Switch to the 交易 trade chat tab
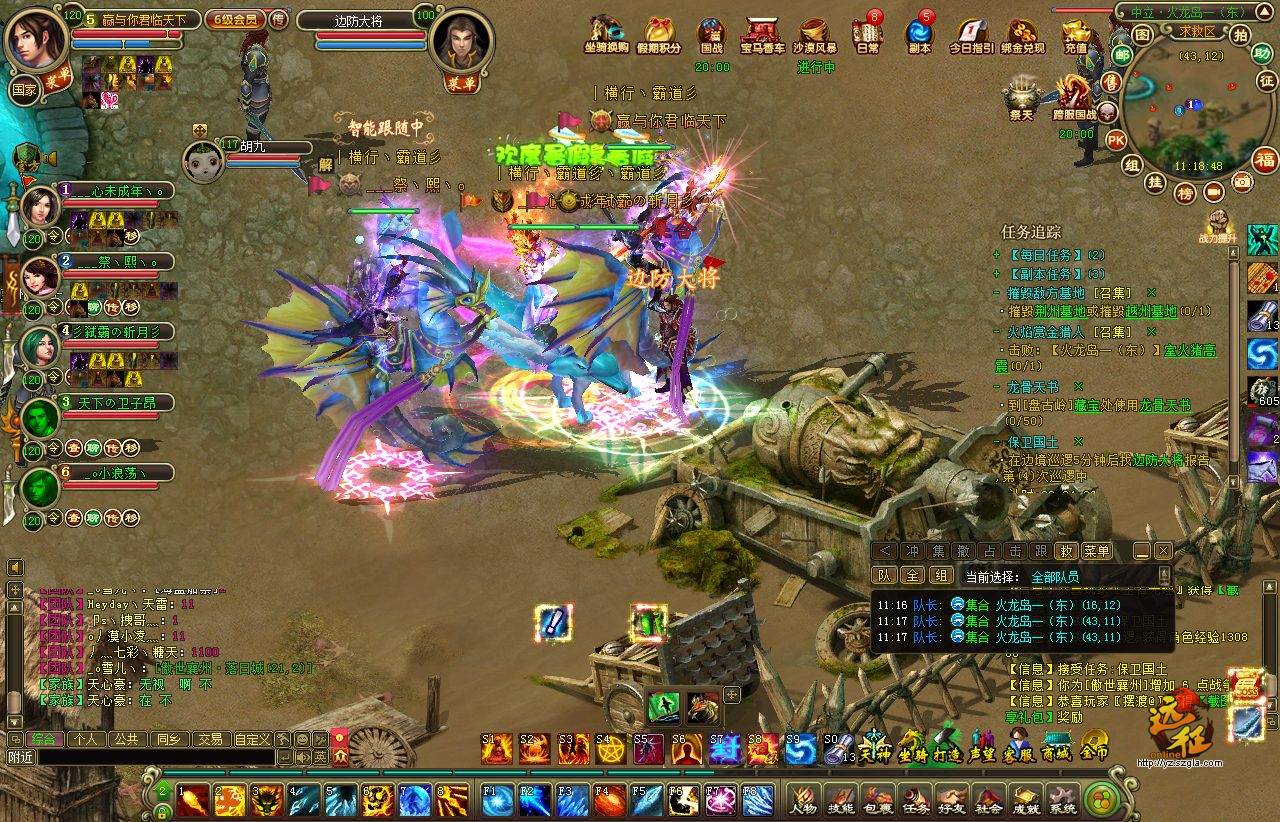The height and width of the screenshot is (822, 1280). (x=209, y=739)
